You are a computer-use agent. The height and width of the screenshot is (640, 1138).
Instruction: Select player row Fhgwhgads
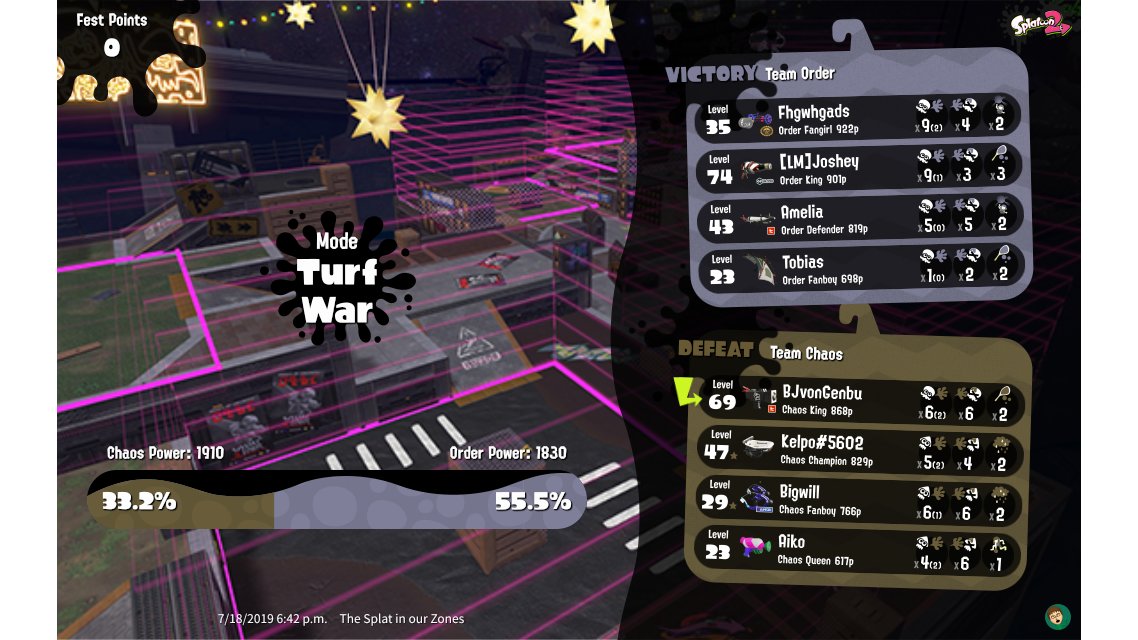[858, 117]
